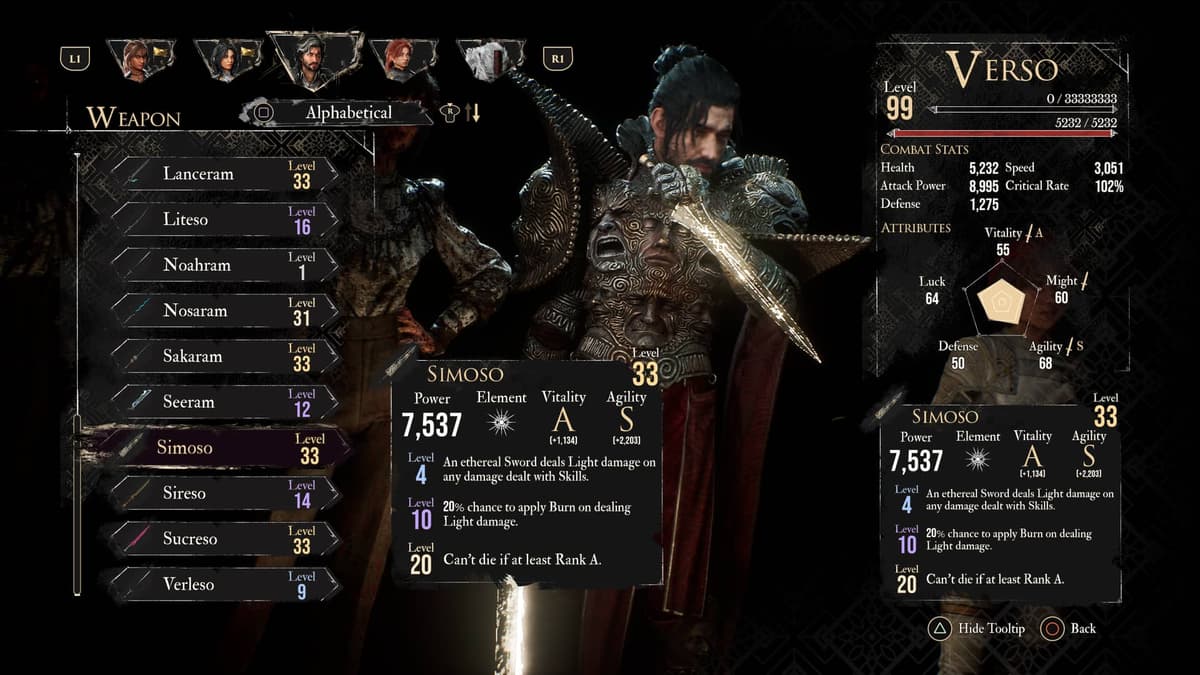Select the Sireso weapon

(x=225, y=493)
